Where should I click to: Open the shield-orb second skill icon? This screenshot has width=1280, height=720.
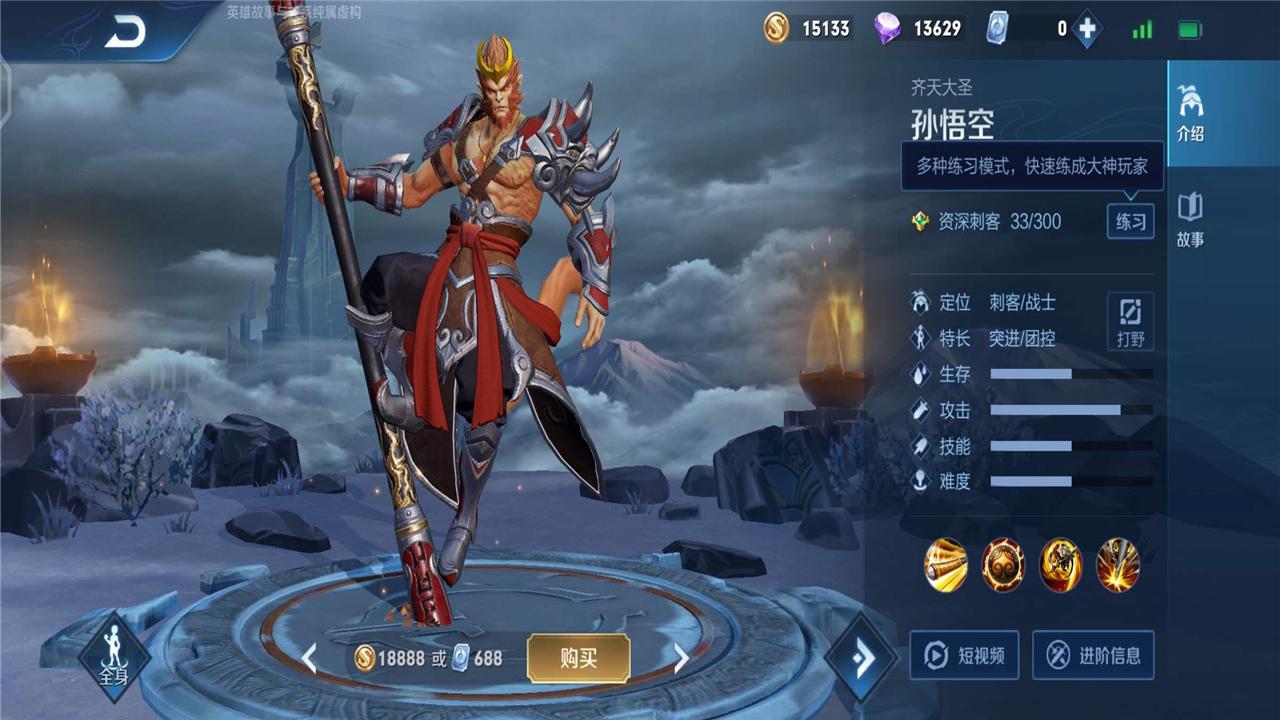(x=1002, y=565)
